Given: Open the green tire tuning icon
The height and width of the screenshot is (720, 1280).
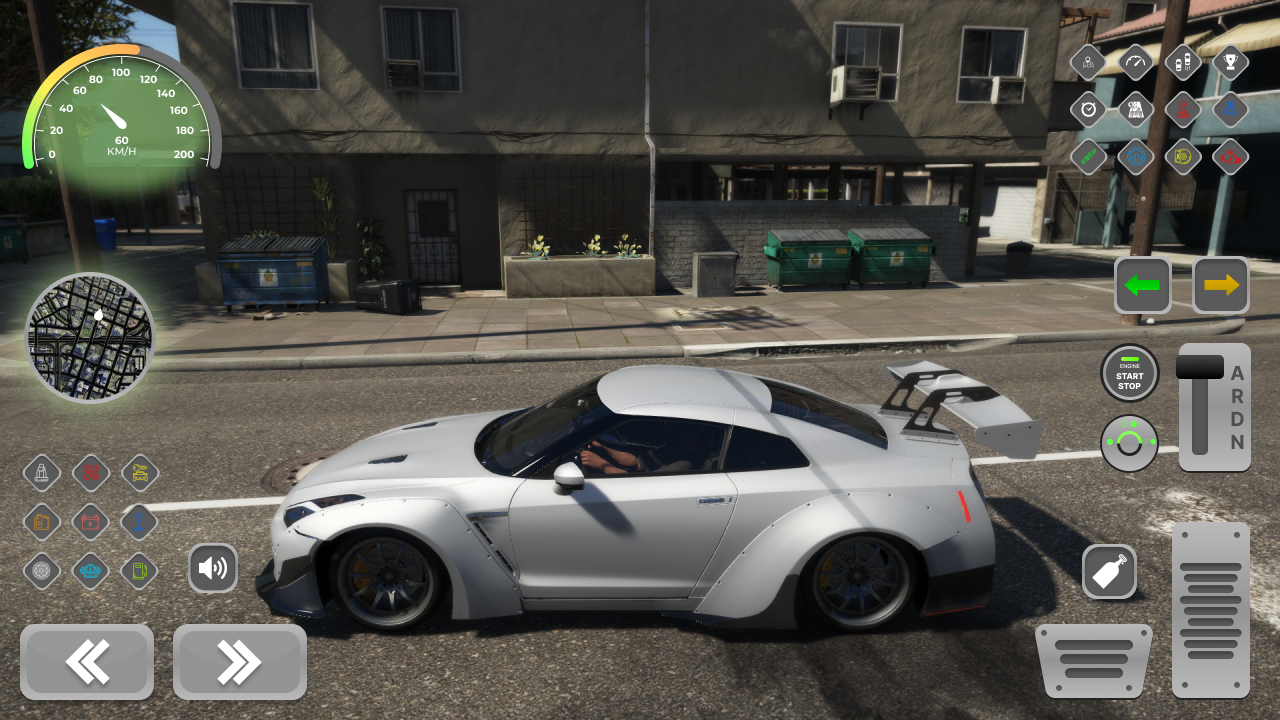Looking at the screenshot, I should pyautogui.click(x=1088, y=157).
